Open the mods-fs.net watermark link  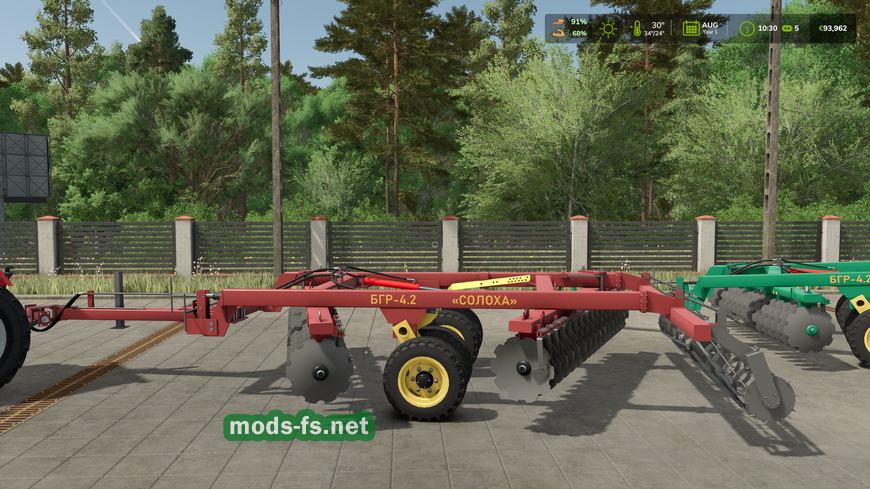299,427
